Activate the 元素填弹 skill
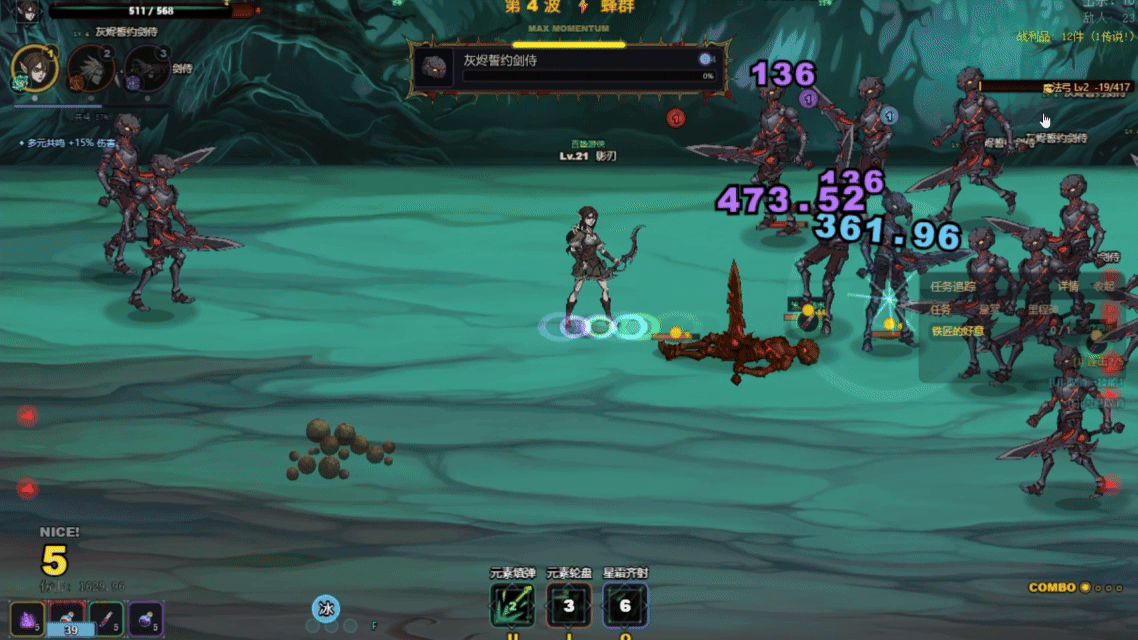 click(512, 605)
